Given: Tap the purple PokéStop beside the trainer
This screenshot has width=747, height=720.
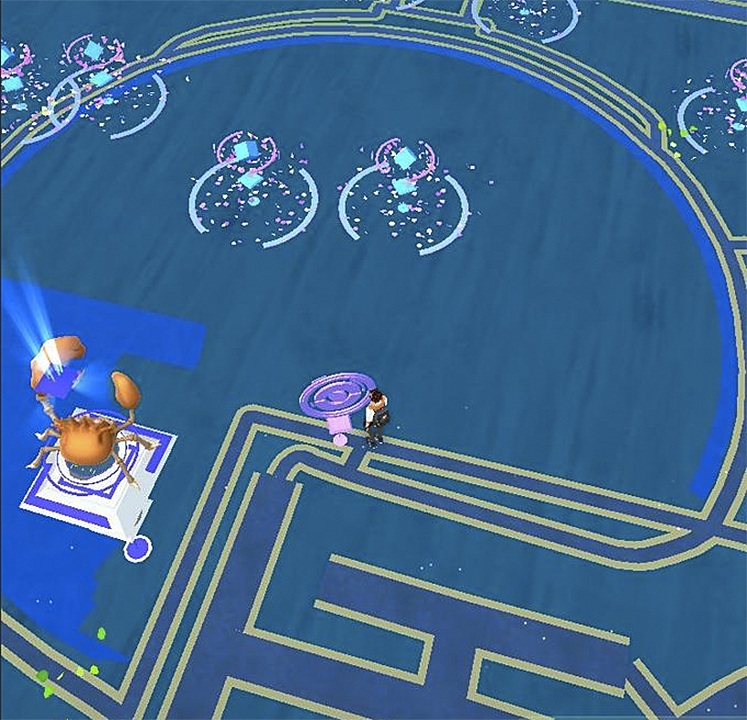Looking at the screenshot, I should pos(338,400).
